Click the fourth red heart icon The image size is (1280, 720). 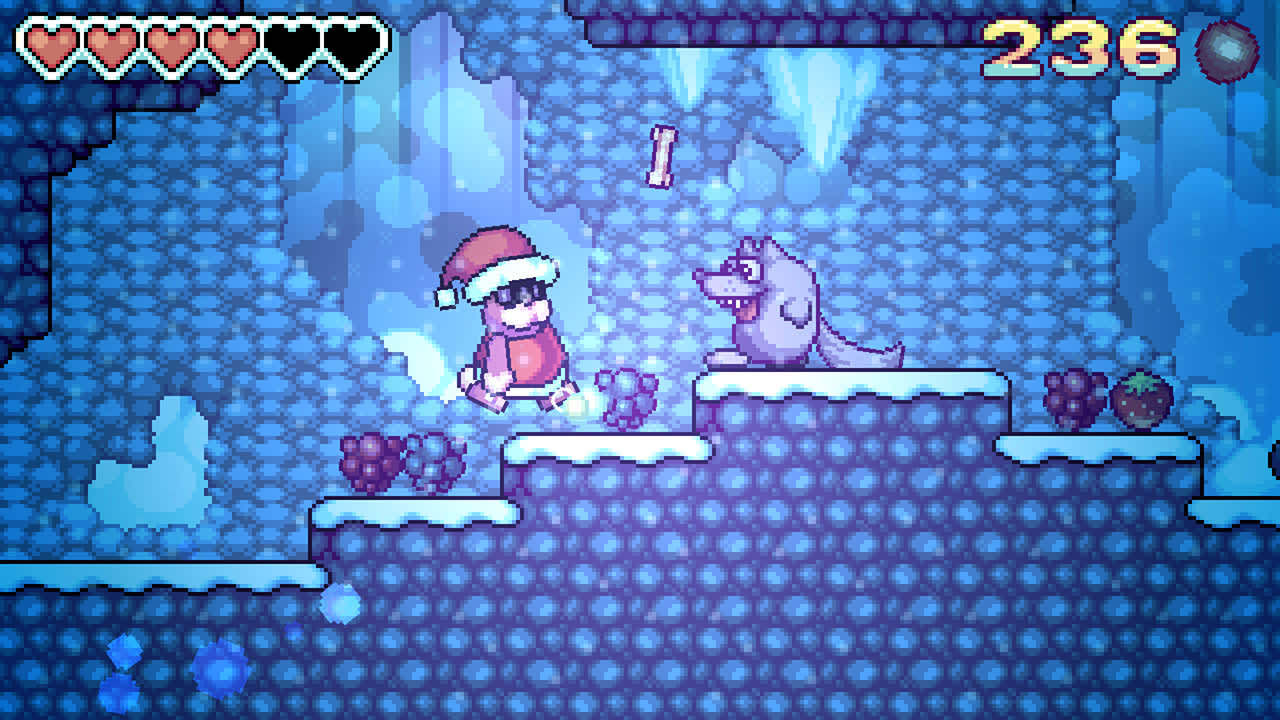coord(230,42)
